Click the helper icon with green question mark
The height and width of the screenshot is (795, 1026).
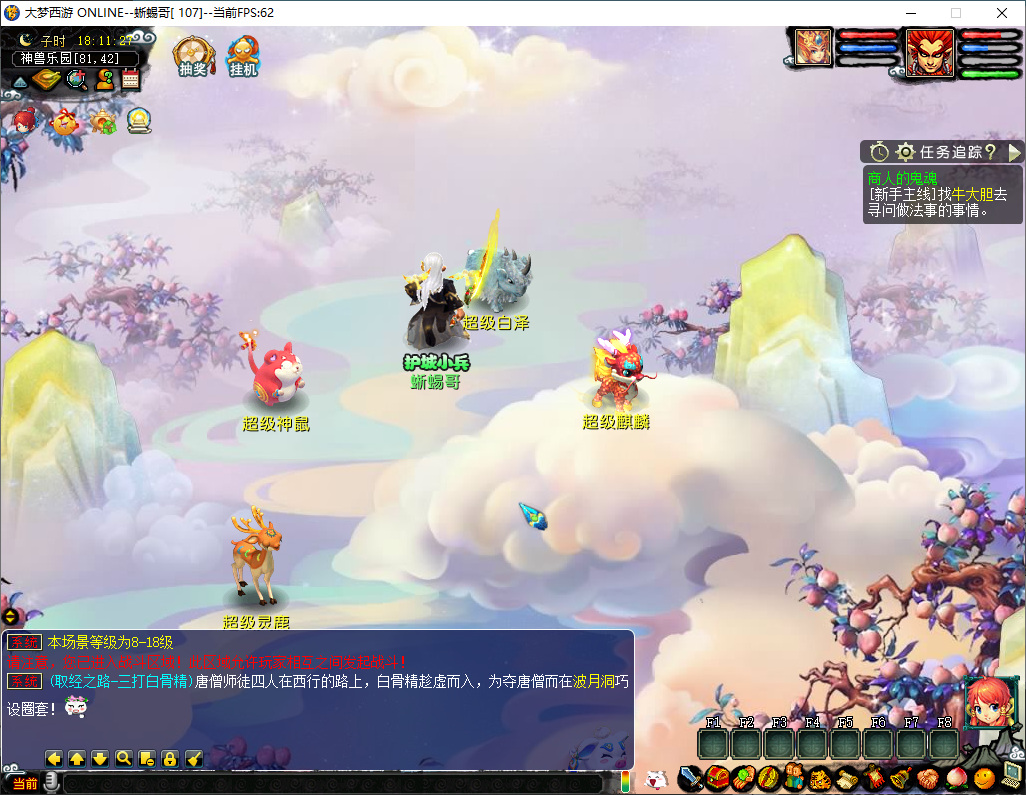click(104, 80)
